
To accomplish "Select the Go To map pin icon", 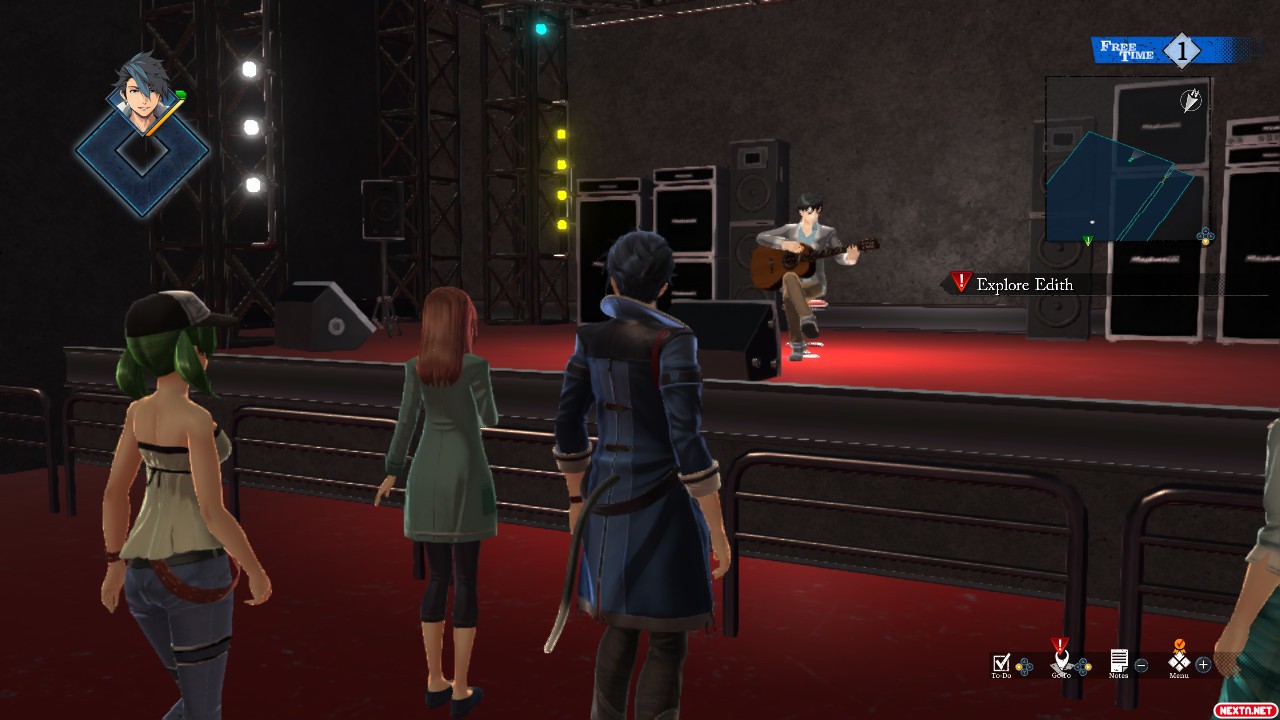I will point(1061,661).
